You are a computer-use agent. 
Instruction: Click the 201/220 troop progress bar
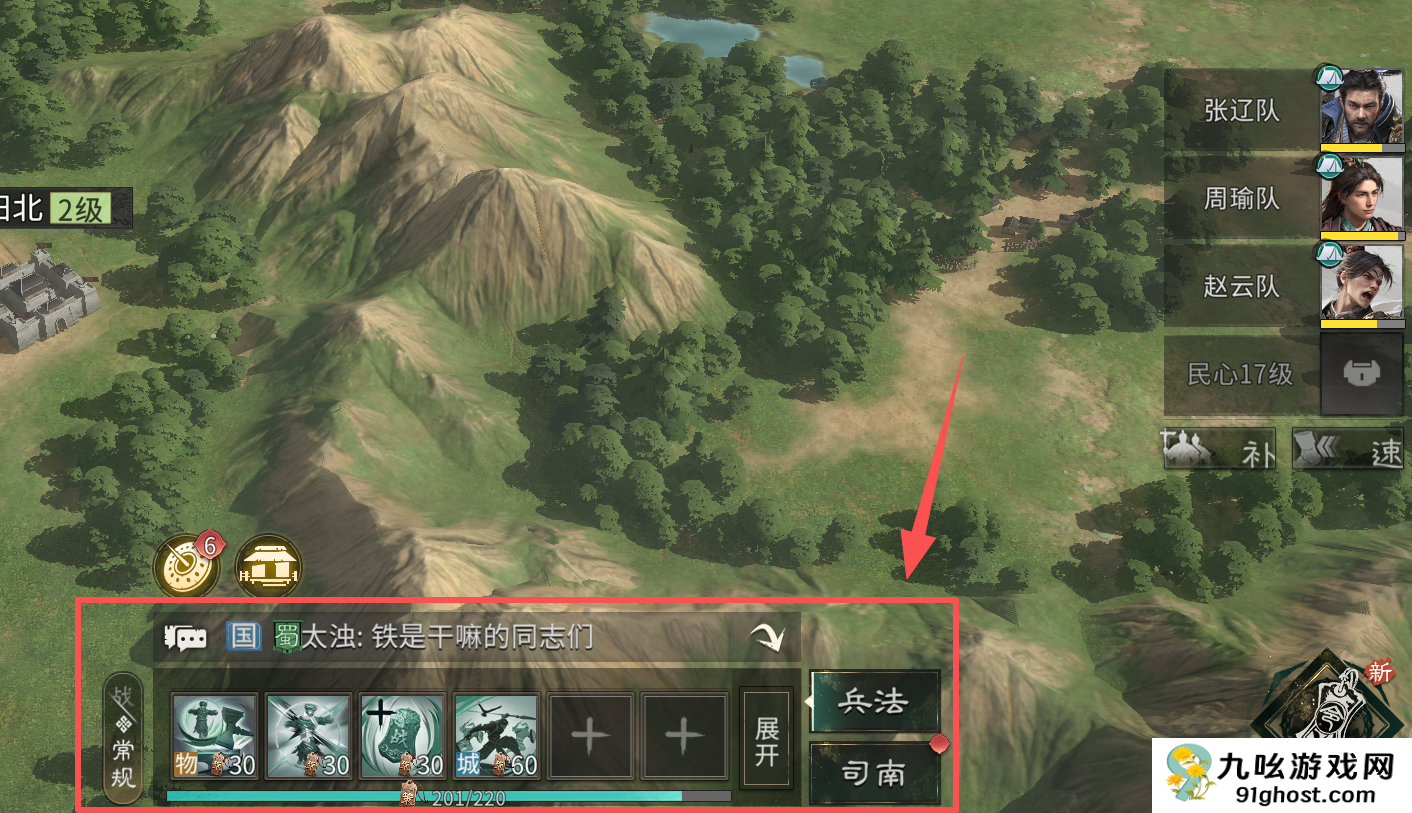tap(450, 797)
